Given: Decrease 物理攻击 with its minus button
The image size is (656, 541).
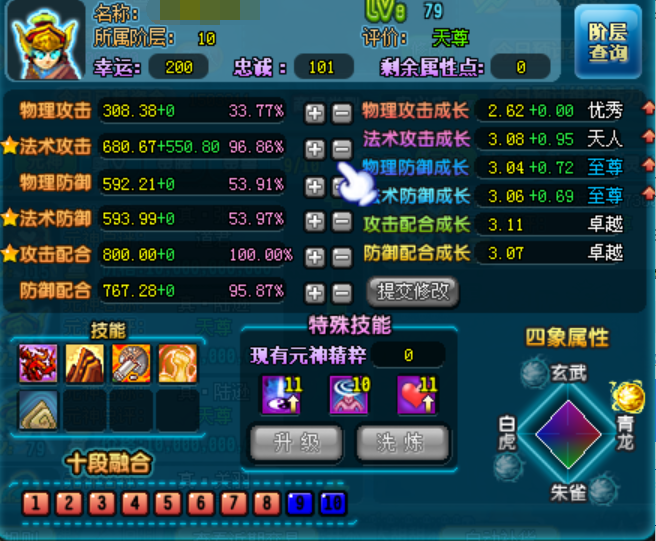Looking at the screenshot, I should point(341,112).
